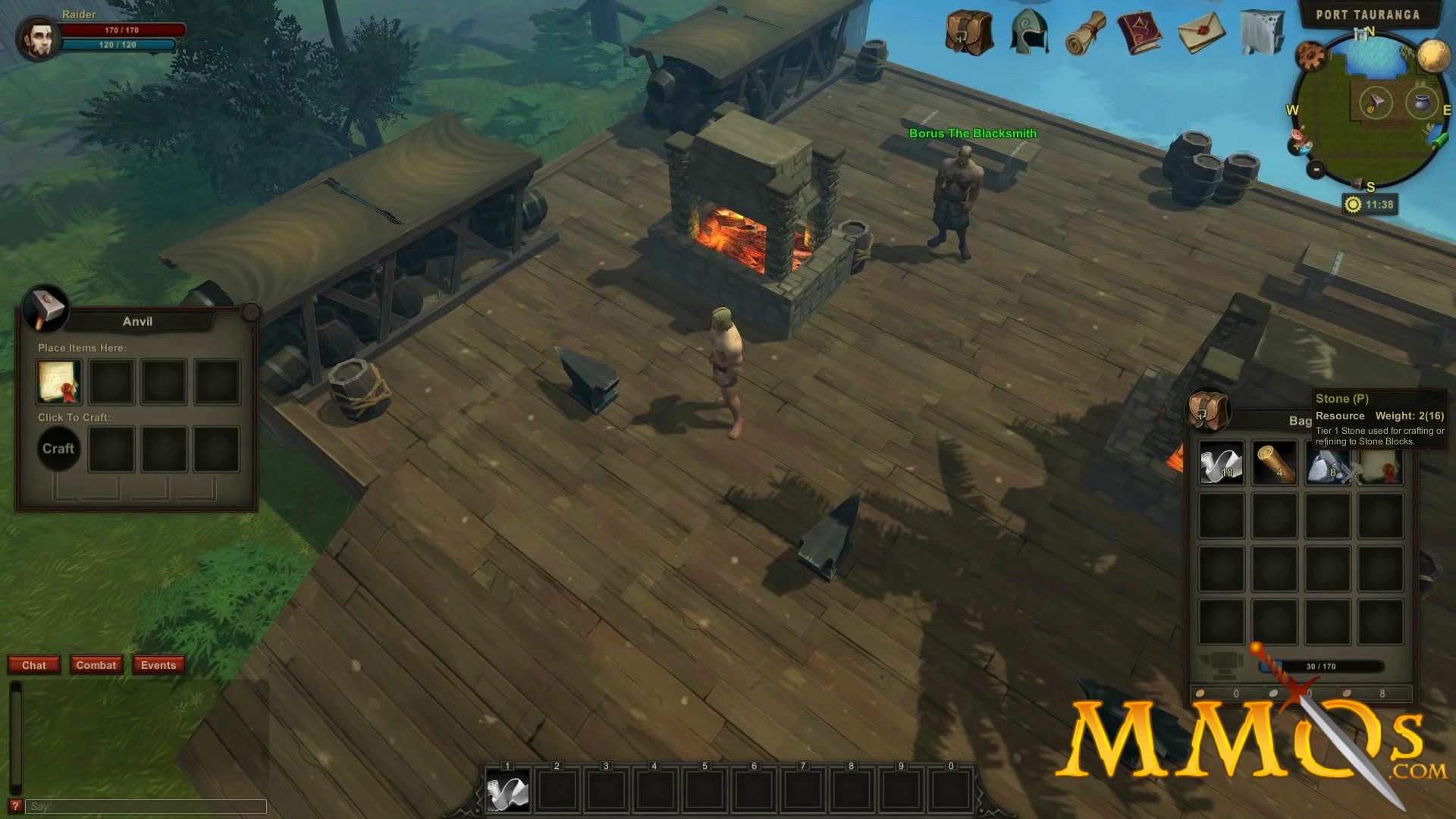Open the equipment screen via the helmet icon
Viewport: 1456px width, 819px height.
(1029, 33)
